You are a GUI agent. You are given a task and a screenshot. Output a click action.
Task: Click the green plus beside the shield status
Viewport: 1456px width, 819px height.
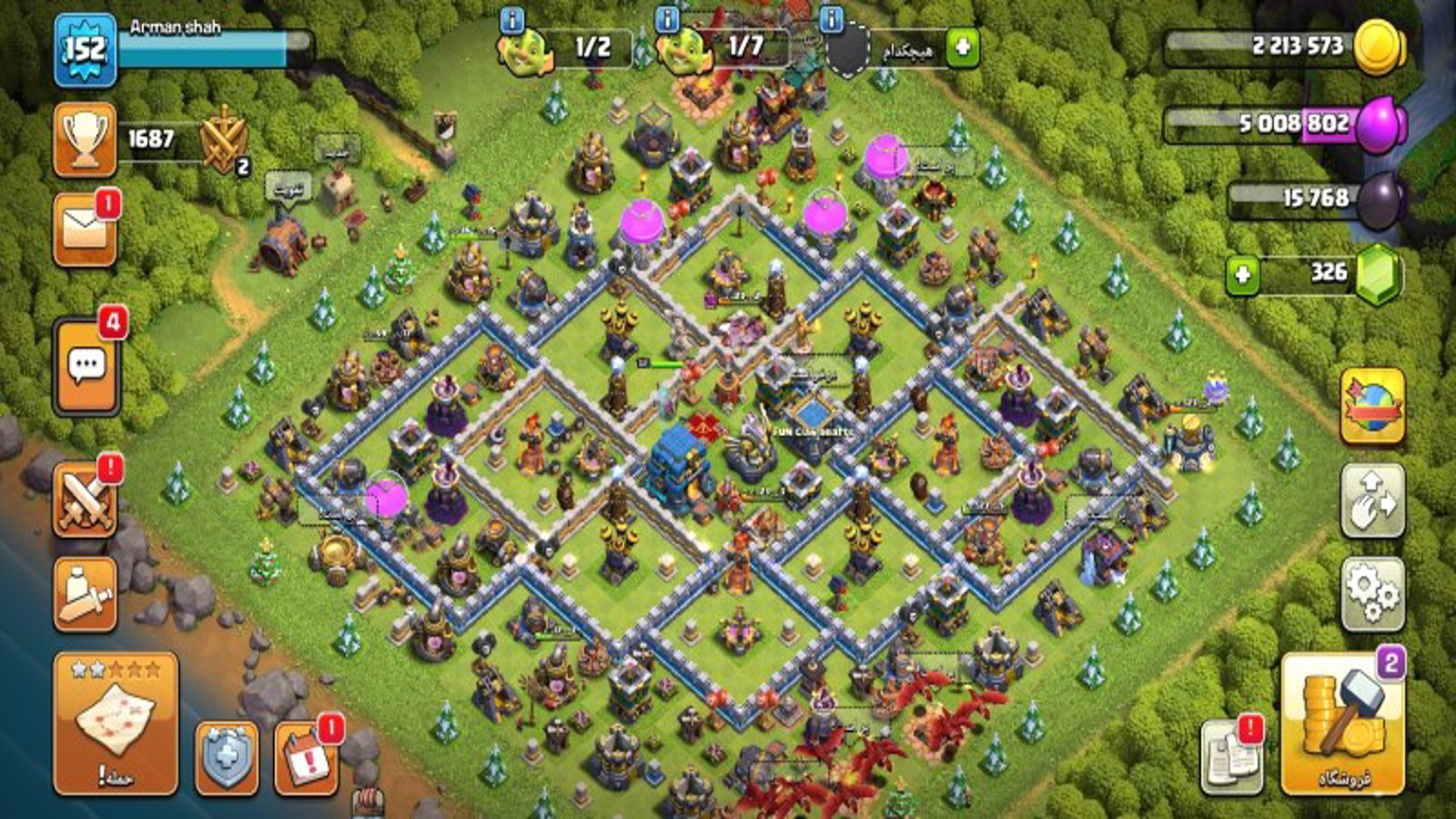coord(962,47)
